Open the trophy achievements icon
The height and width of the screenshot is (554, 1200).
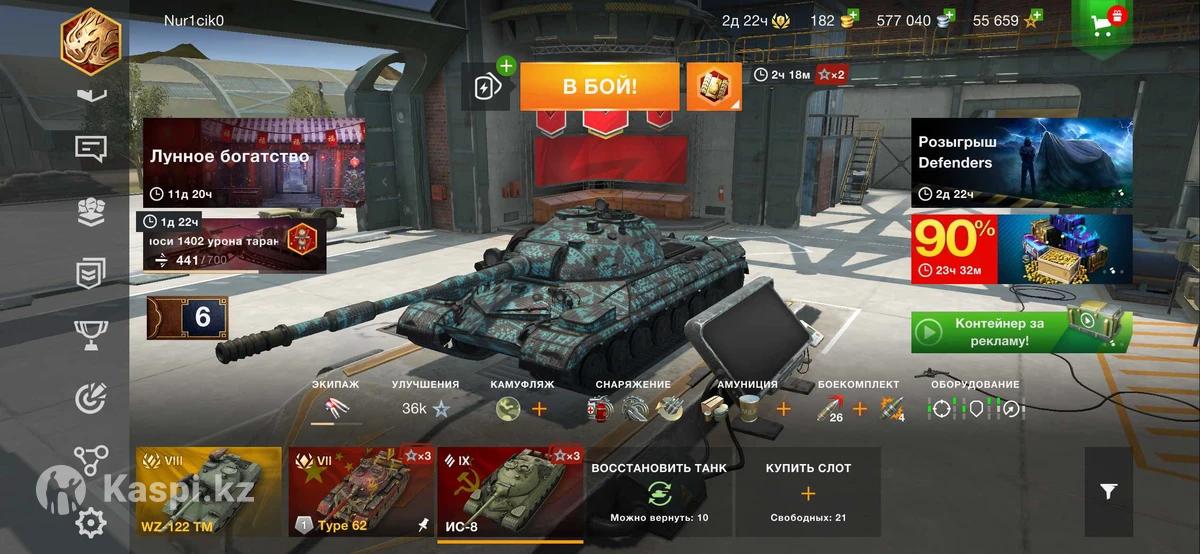point(91,334)
